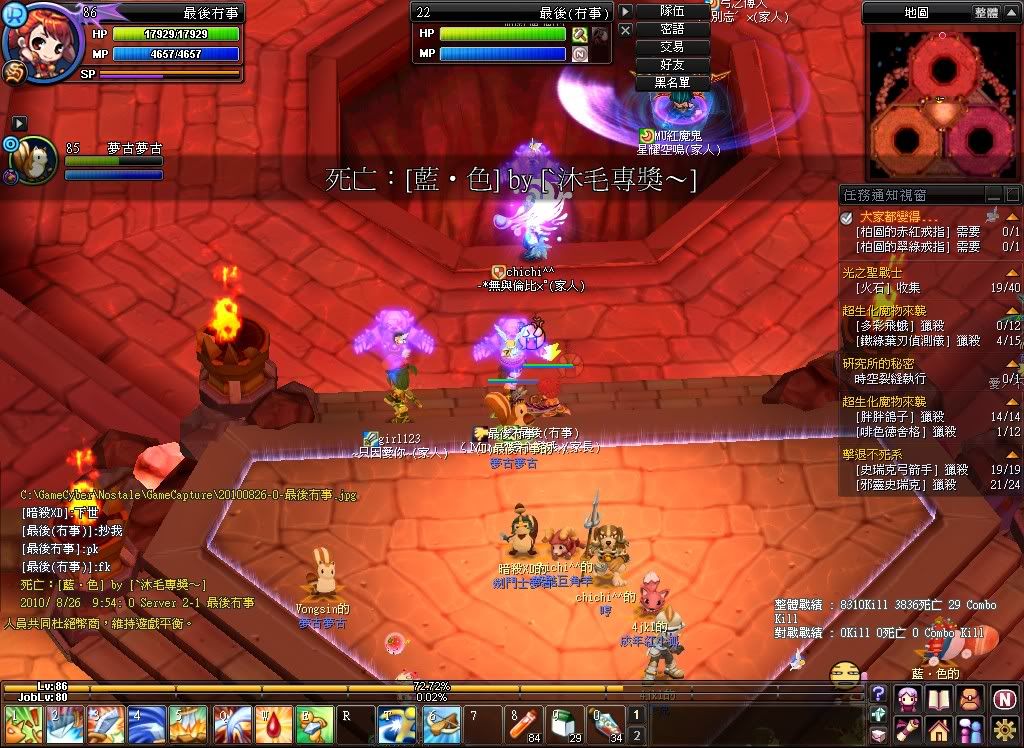
Task: Open the character portrait menu icon
Action: coord(908,697)
